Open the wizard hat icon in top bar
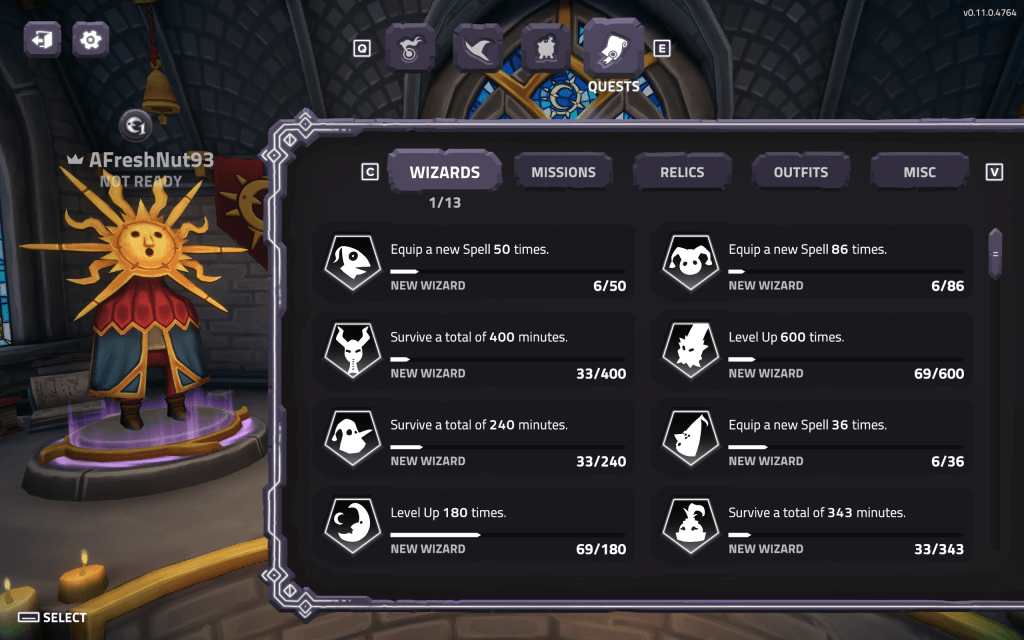Image resolution: width=1024 pixels, height=640 pixels. [478, 47]
